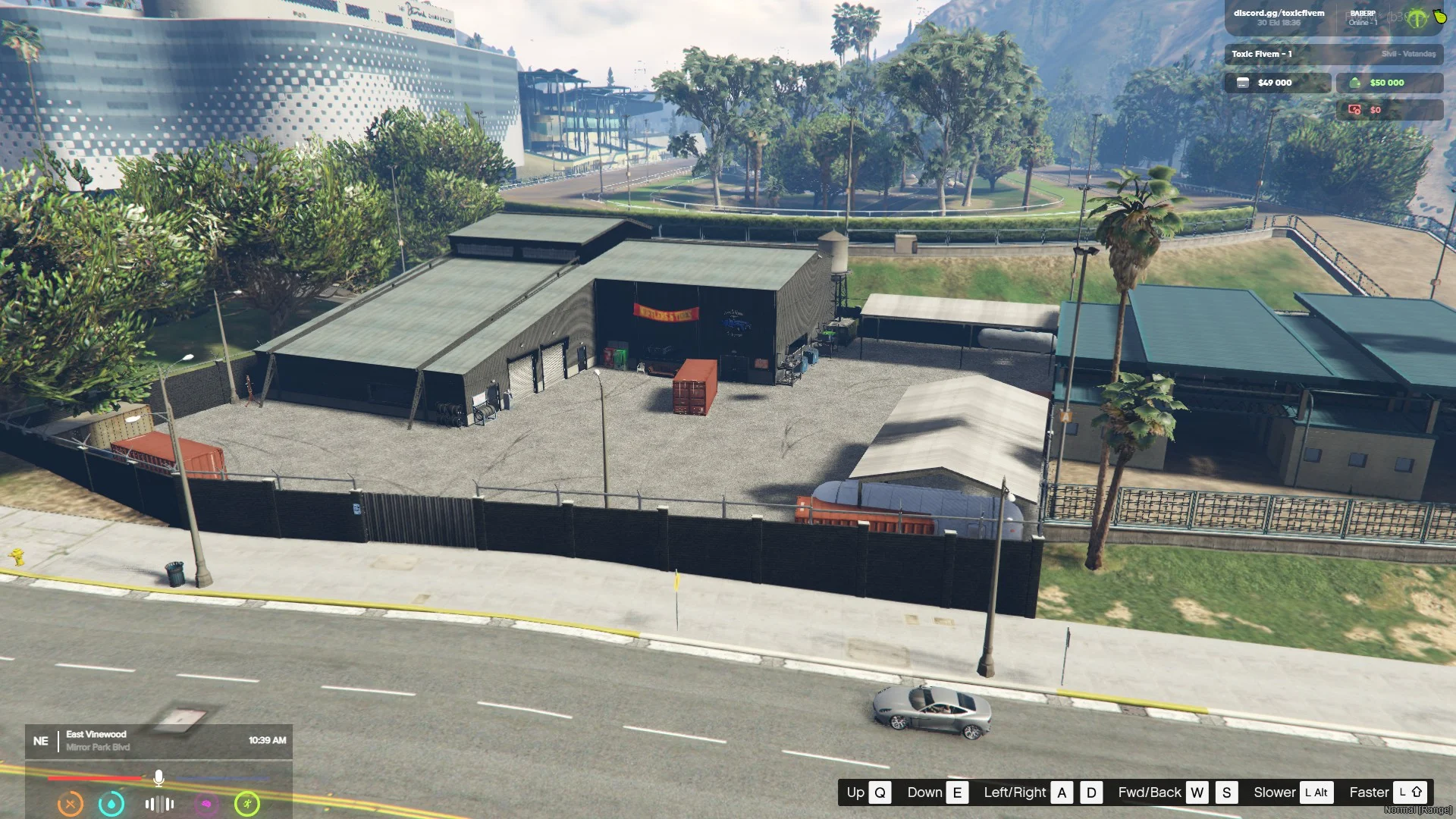The image size is (1456, 819).
Task: Click the green Toxic server logo
Action: tap(1416, 19)
